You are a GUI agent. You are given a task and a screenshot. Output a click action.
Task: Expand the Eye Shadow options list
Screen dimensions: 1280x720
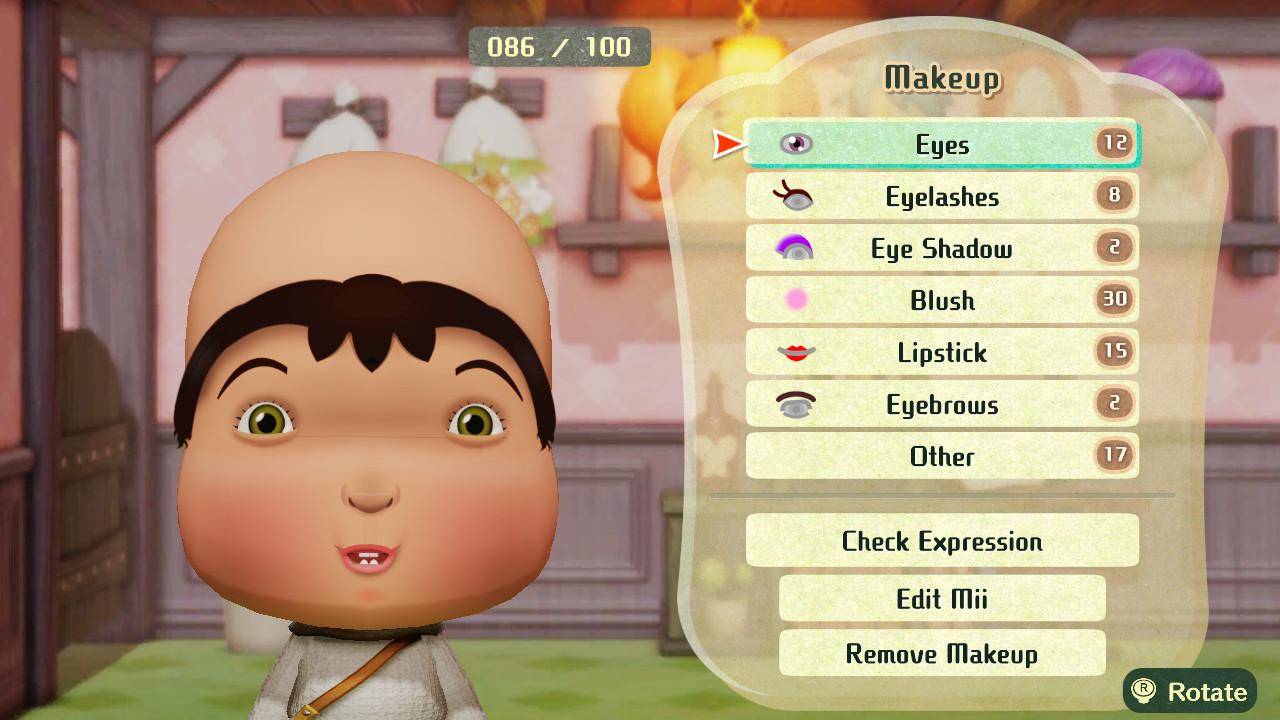[x=940, y=249]
